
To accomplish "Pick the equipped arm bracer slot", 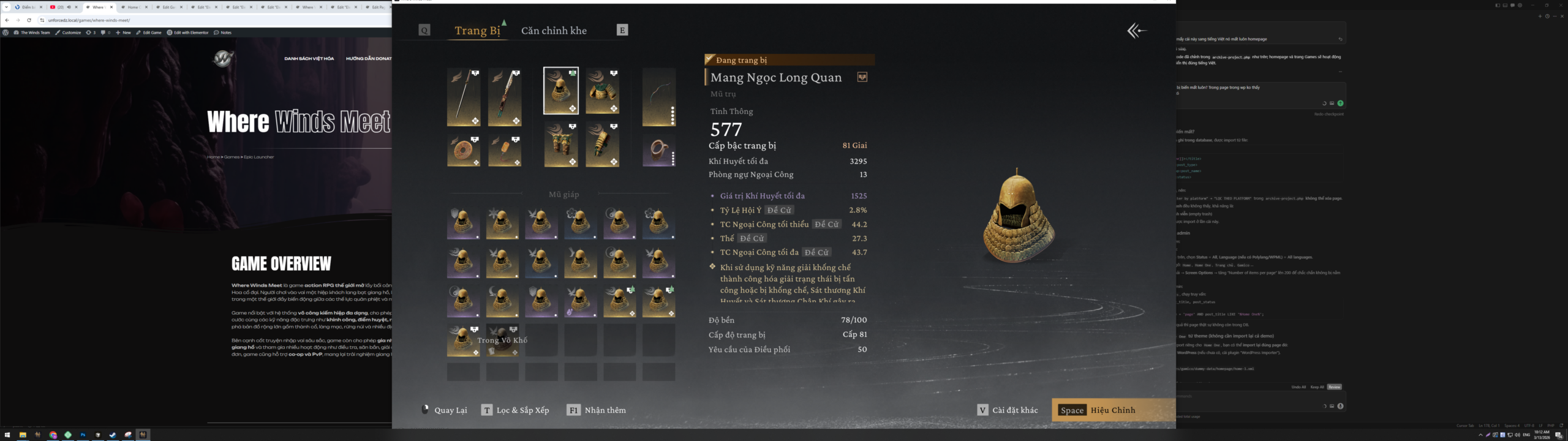I will pos(602,145).
